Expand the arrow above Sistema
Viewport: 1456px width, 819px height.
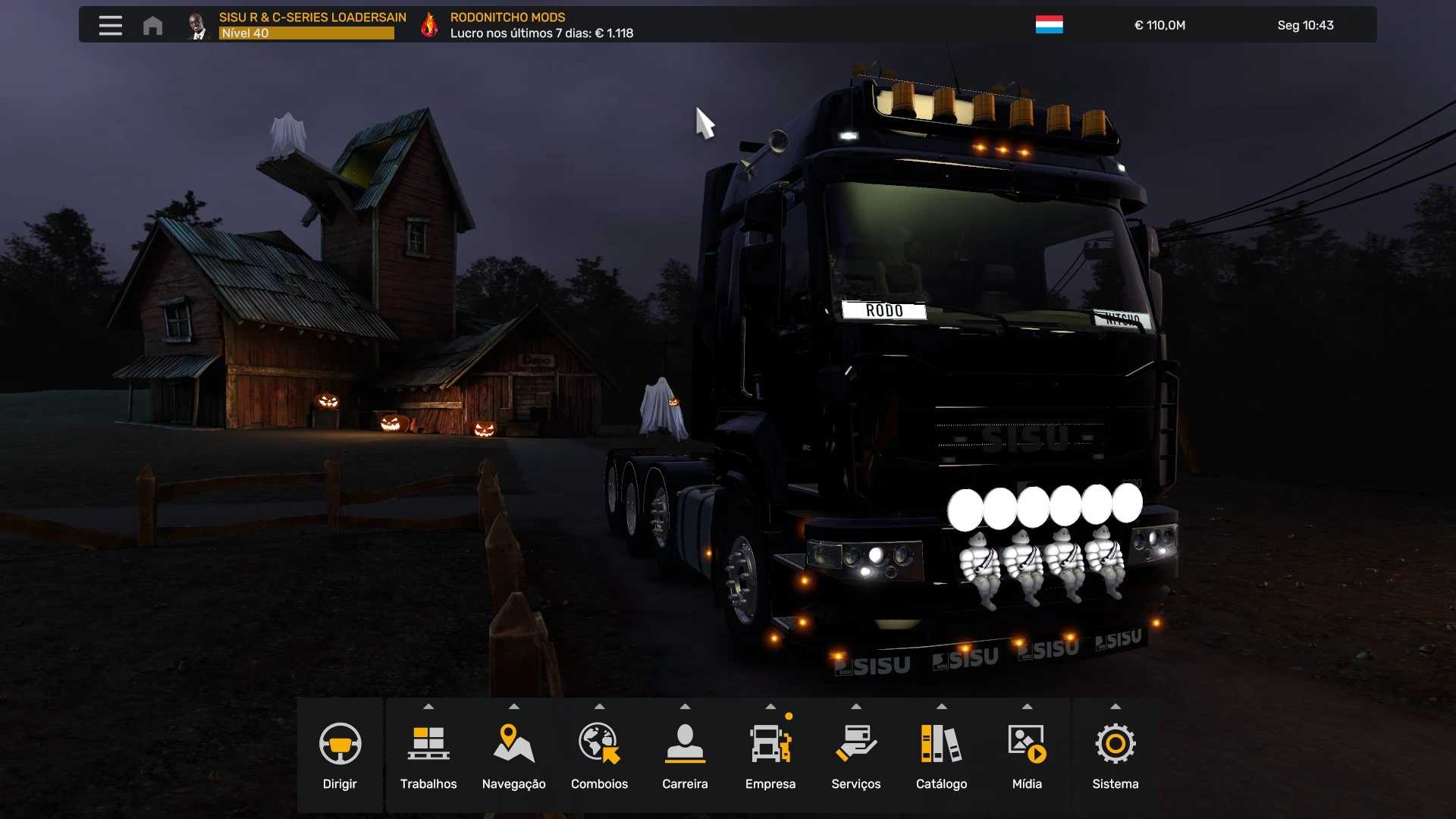pyautogui.click(x=1115, y=707)
